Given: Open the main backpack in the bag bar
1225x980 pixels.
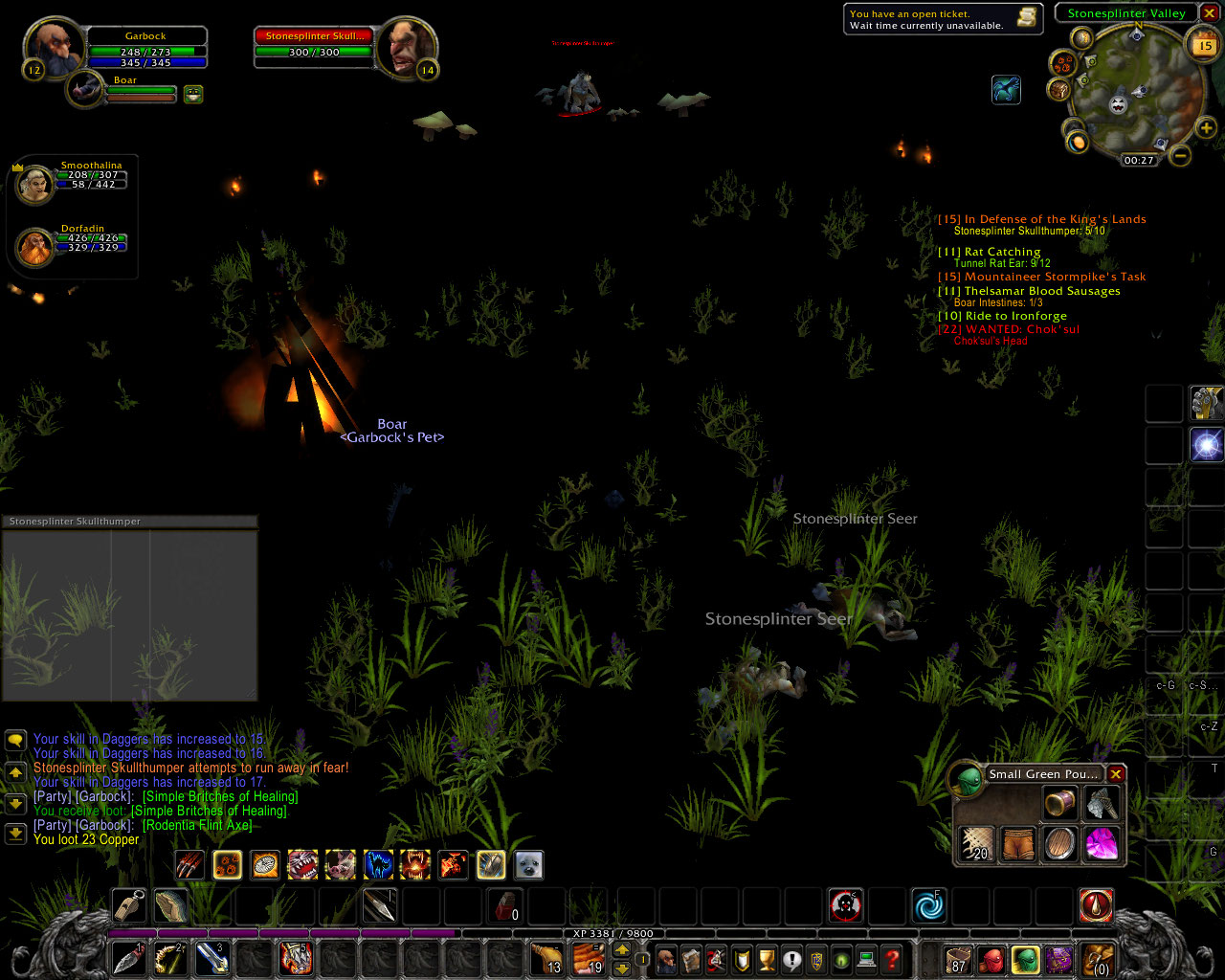Looking at the screenshot, I should coord(1098,959).
